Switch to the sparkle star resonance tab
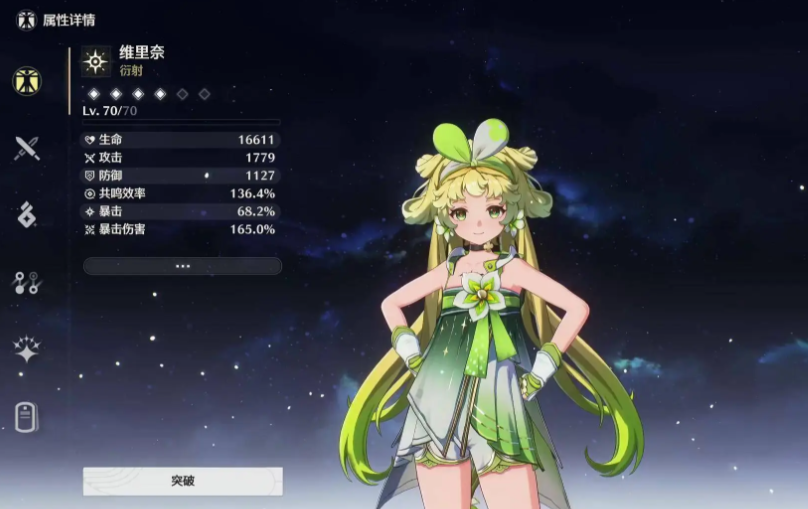The image size is (808, 509). (27, 350)
